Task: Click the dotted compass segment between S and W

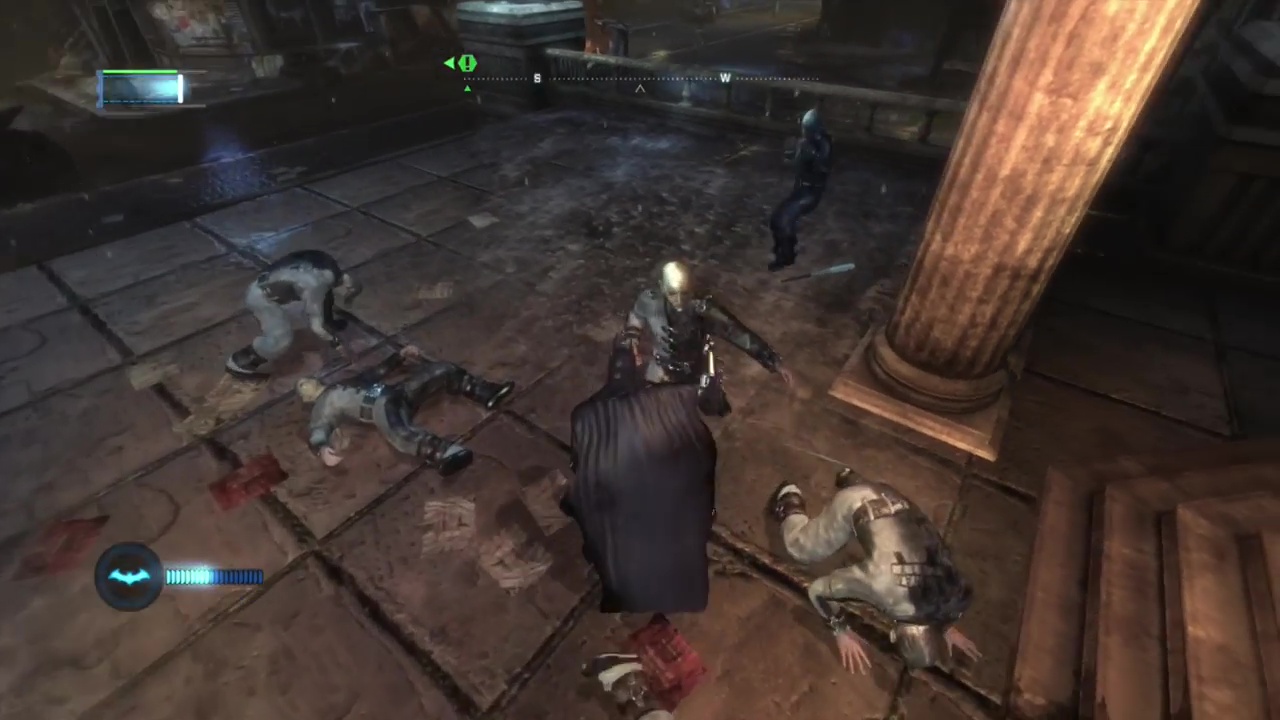Action: pyautogui.click(x=630, y=78)
